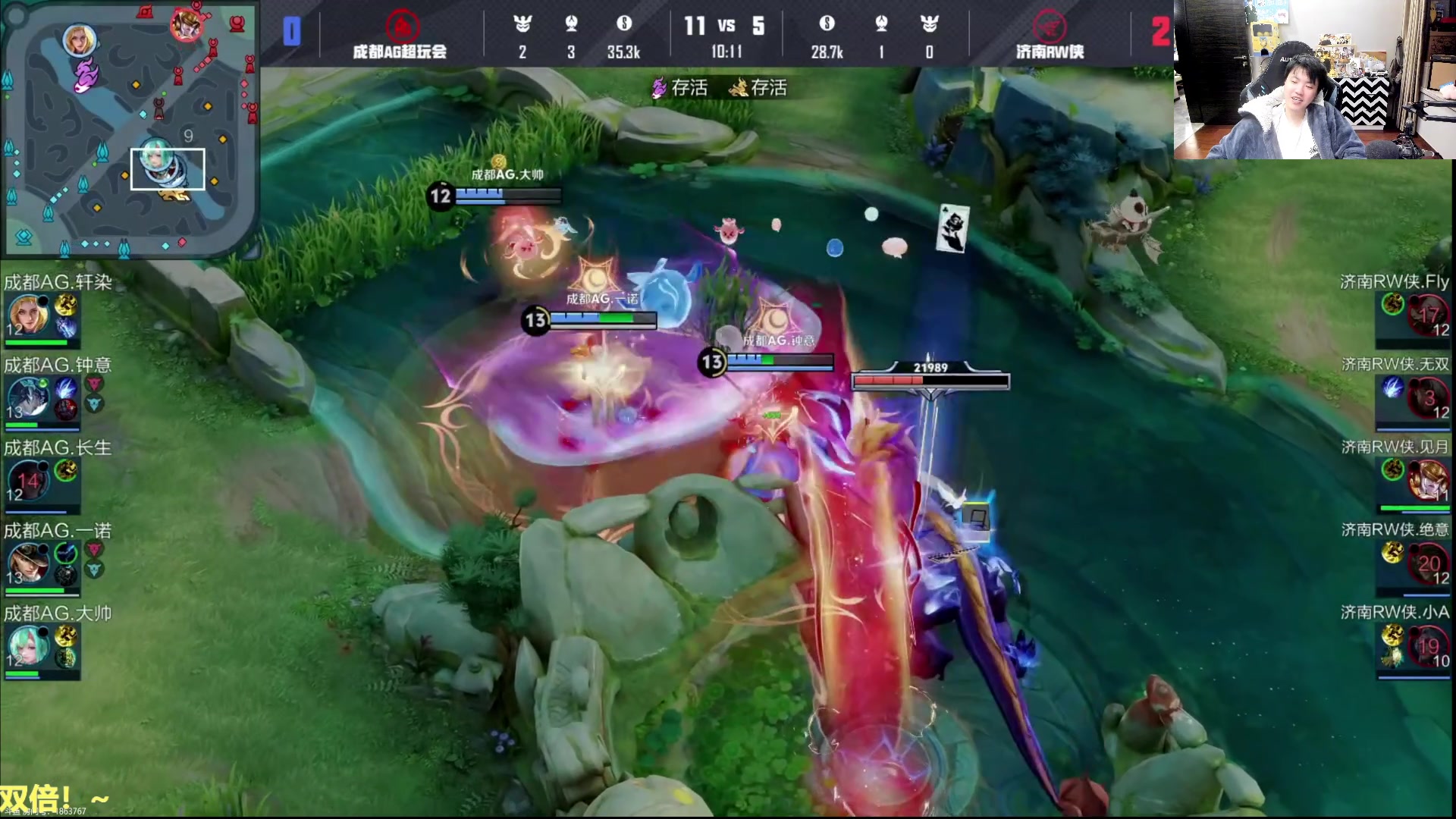The height and width of the screenshot is (819, 1456).
Task: Spectate 济南RW侠.见月 hero portrait
Action: 1428,480
